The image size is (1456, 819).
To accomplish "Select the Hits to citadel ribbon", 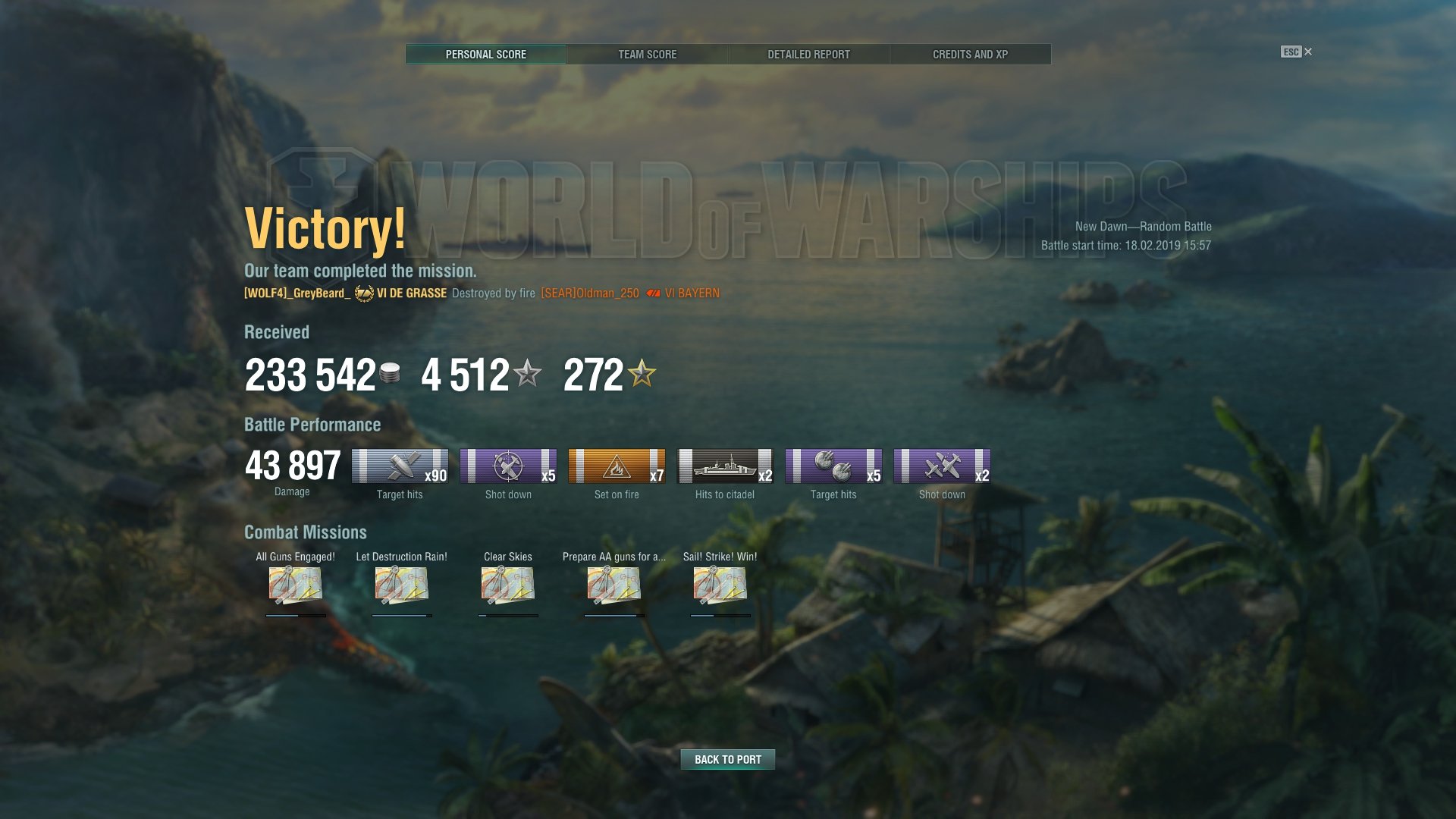I will click(x=725, y=466).
